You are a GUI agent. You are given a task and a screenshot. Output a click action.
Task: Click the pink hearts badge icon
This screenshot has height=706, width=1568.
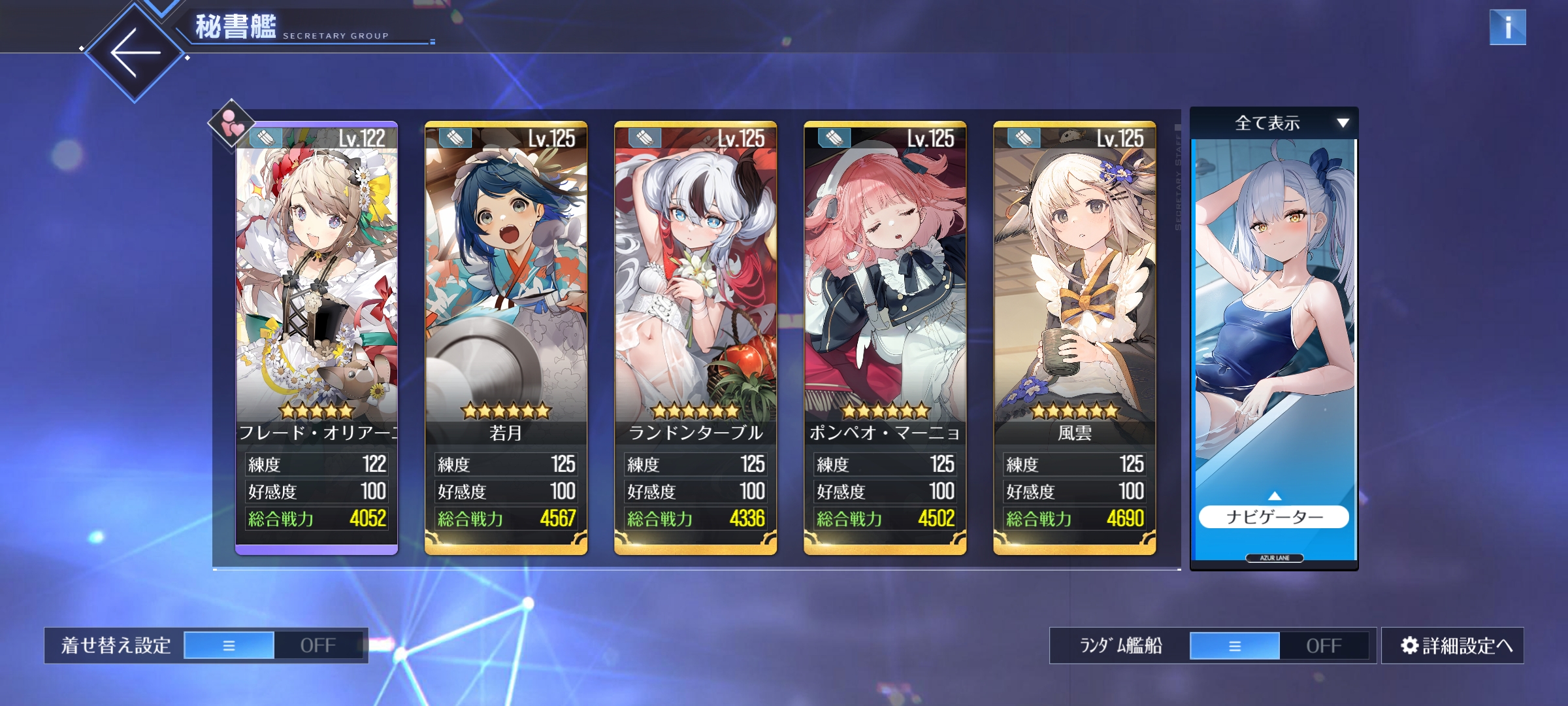231,123
